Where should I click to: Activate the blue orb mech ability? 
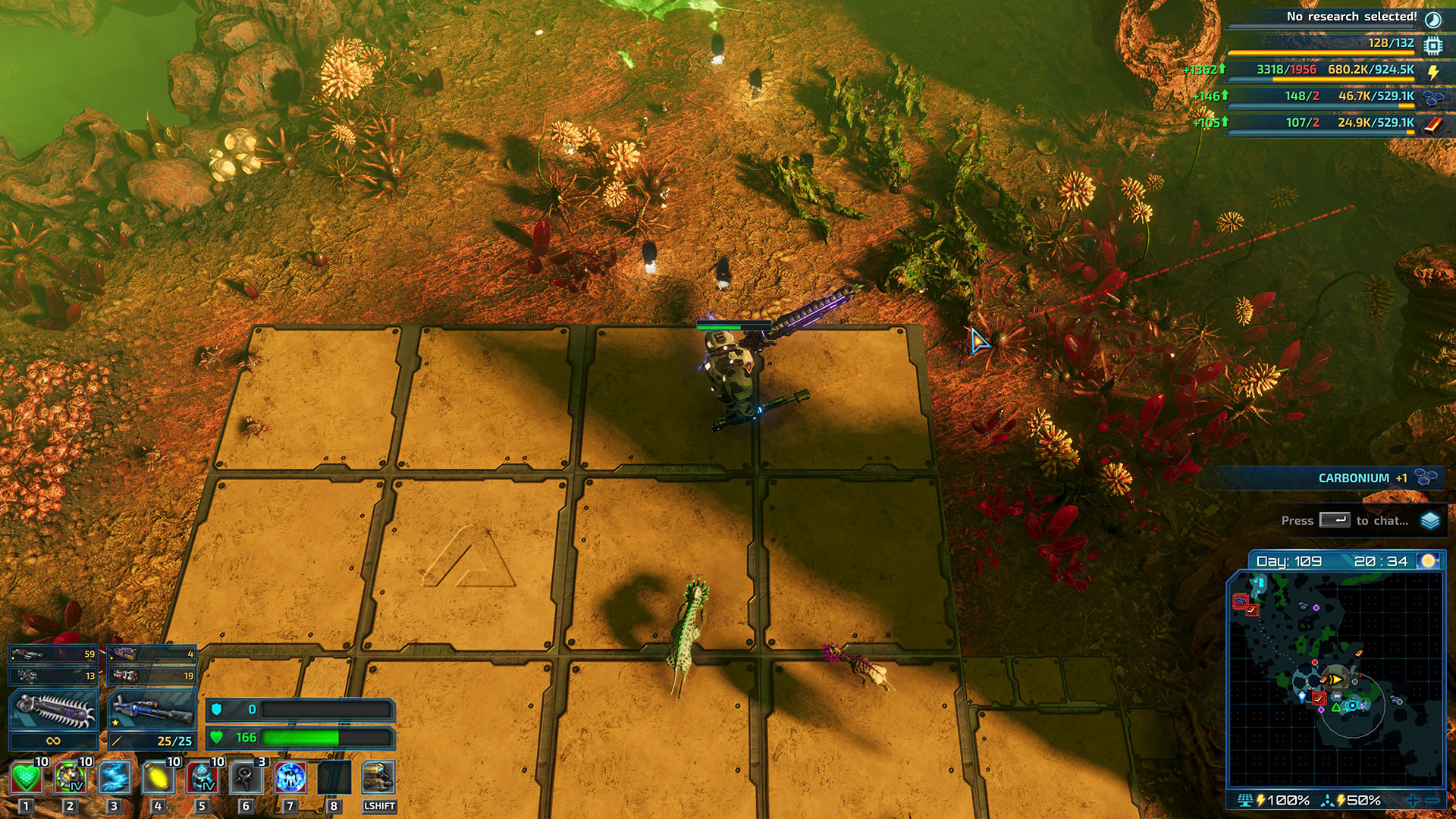coord(290,777)
